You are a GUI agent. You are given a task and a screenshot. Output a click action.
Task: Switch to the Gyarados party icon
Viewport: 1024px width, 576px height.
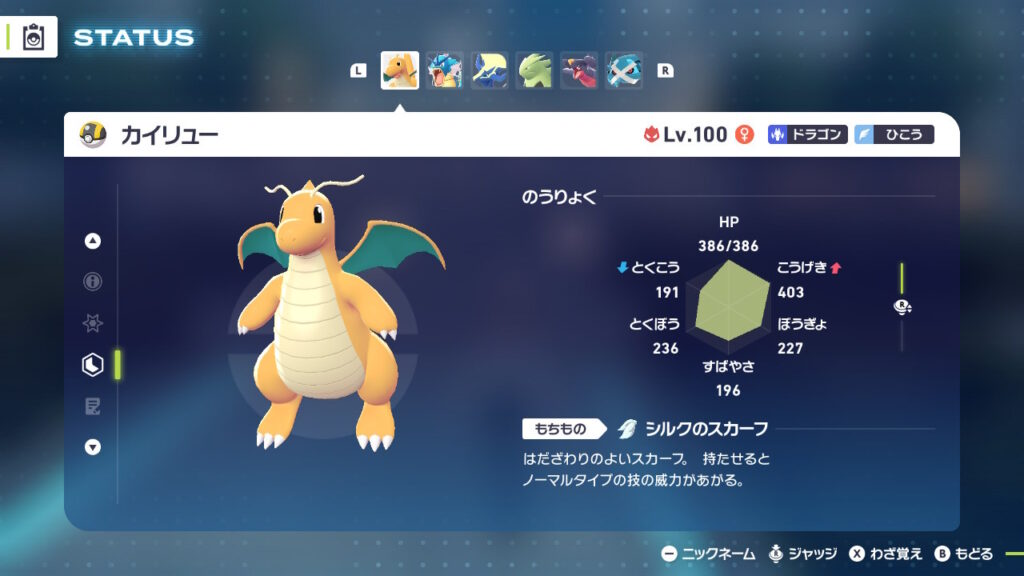(x=444, y=71)
